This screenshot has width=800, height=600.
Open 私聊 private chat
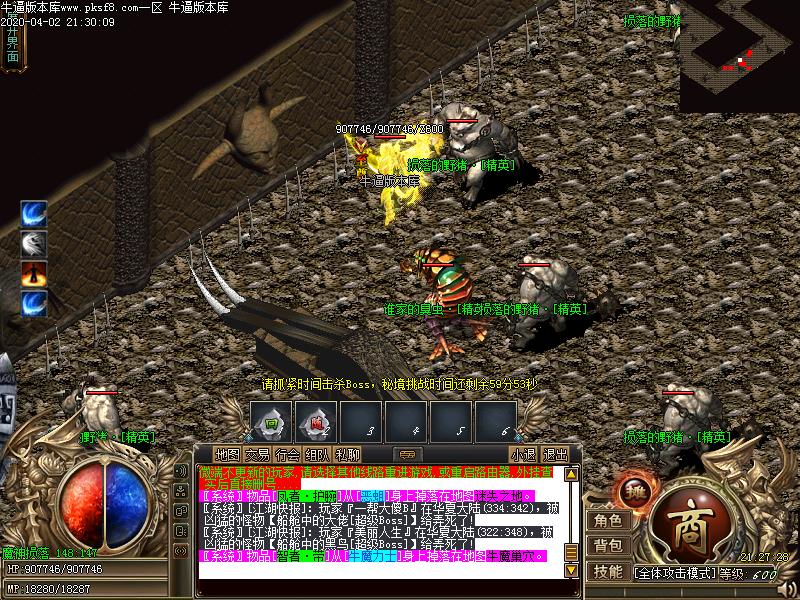coord(348,454)
